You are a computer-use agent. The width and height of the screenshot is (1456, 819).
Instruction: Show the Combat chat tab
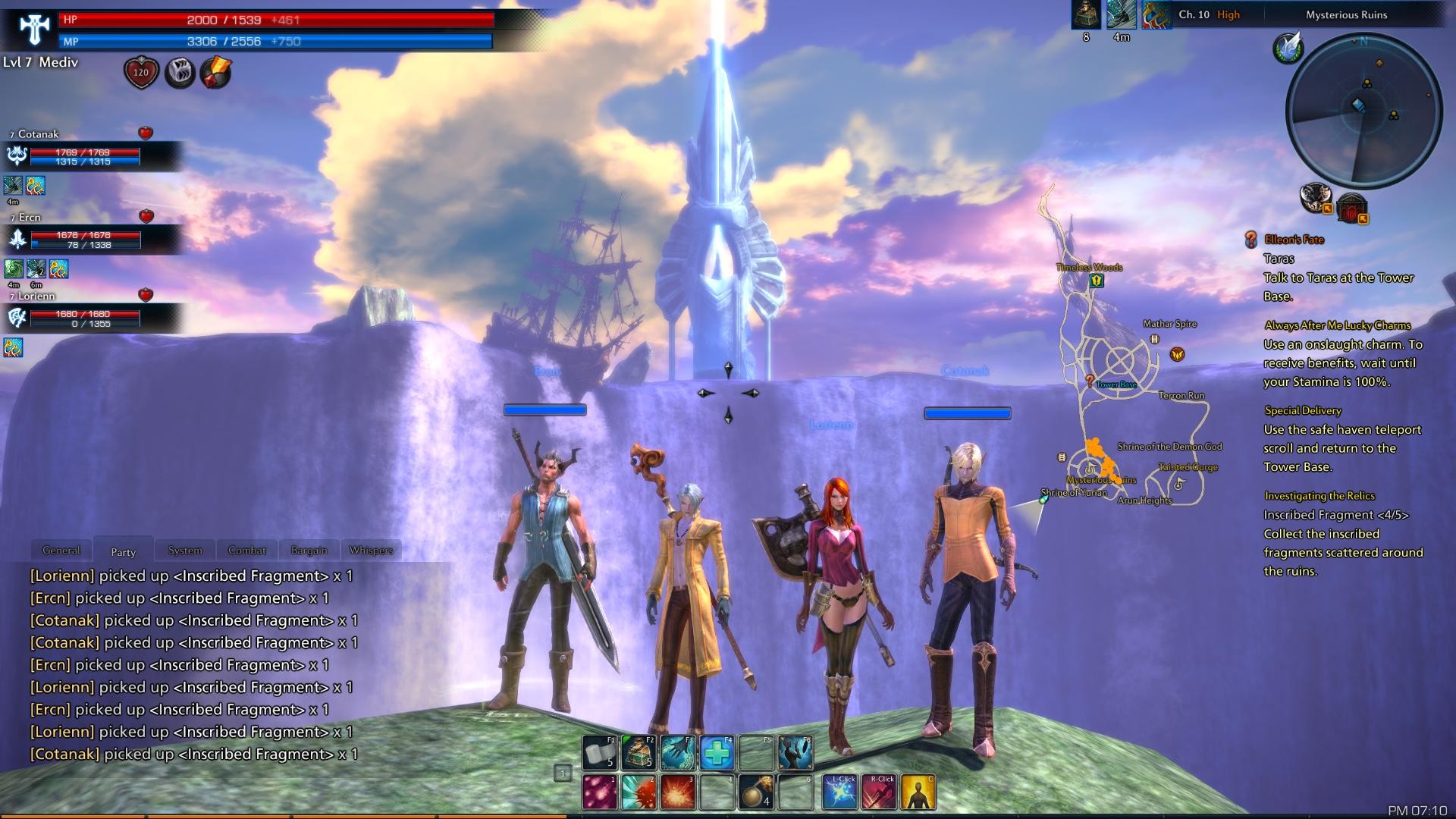pos(247,550)
